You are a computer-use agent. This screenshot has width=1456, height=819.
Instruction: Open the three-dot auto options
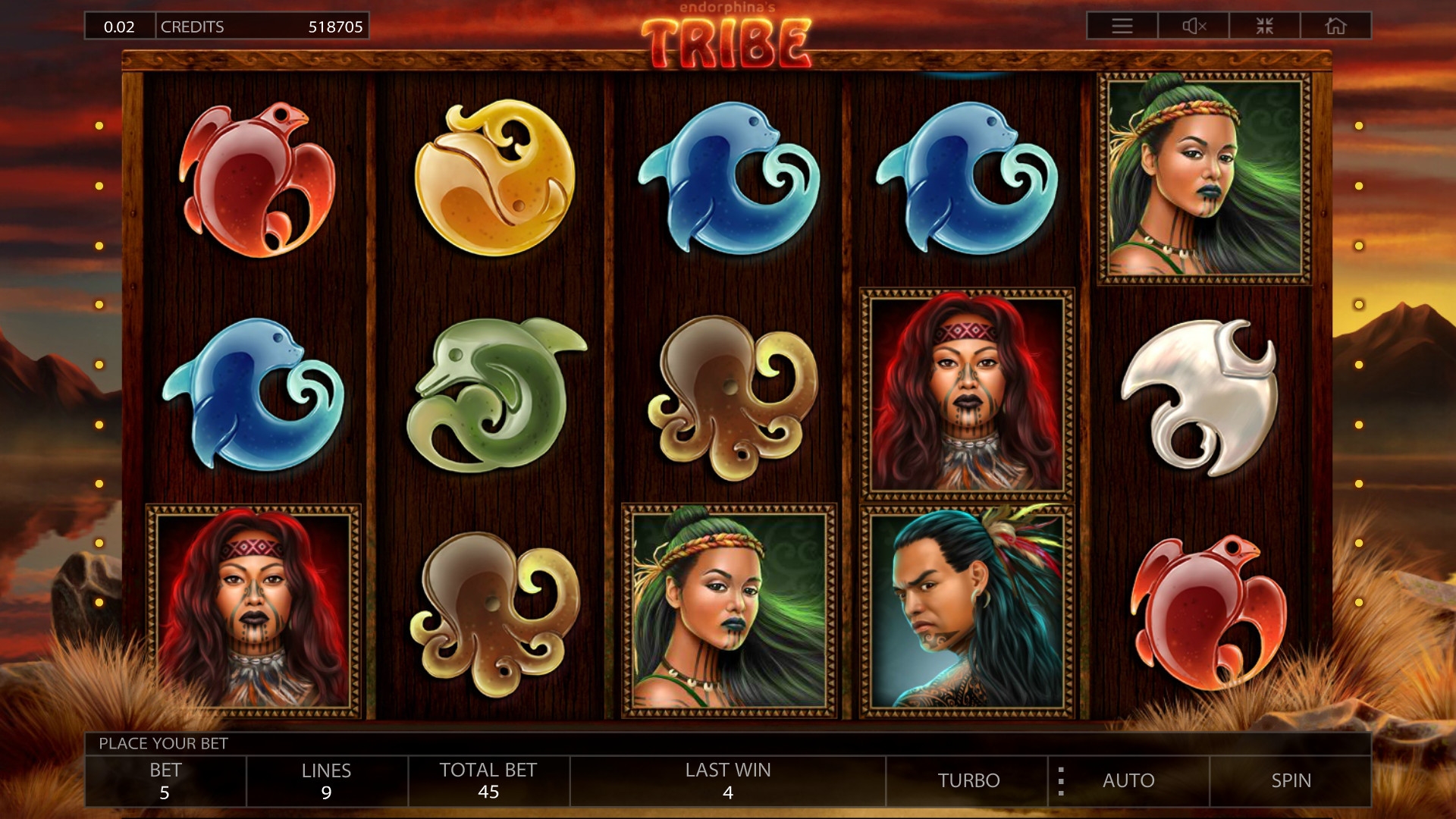(x=1061, y=781)
